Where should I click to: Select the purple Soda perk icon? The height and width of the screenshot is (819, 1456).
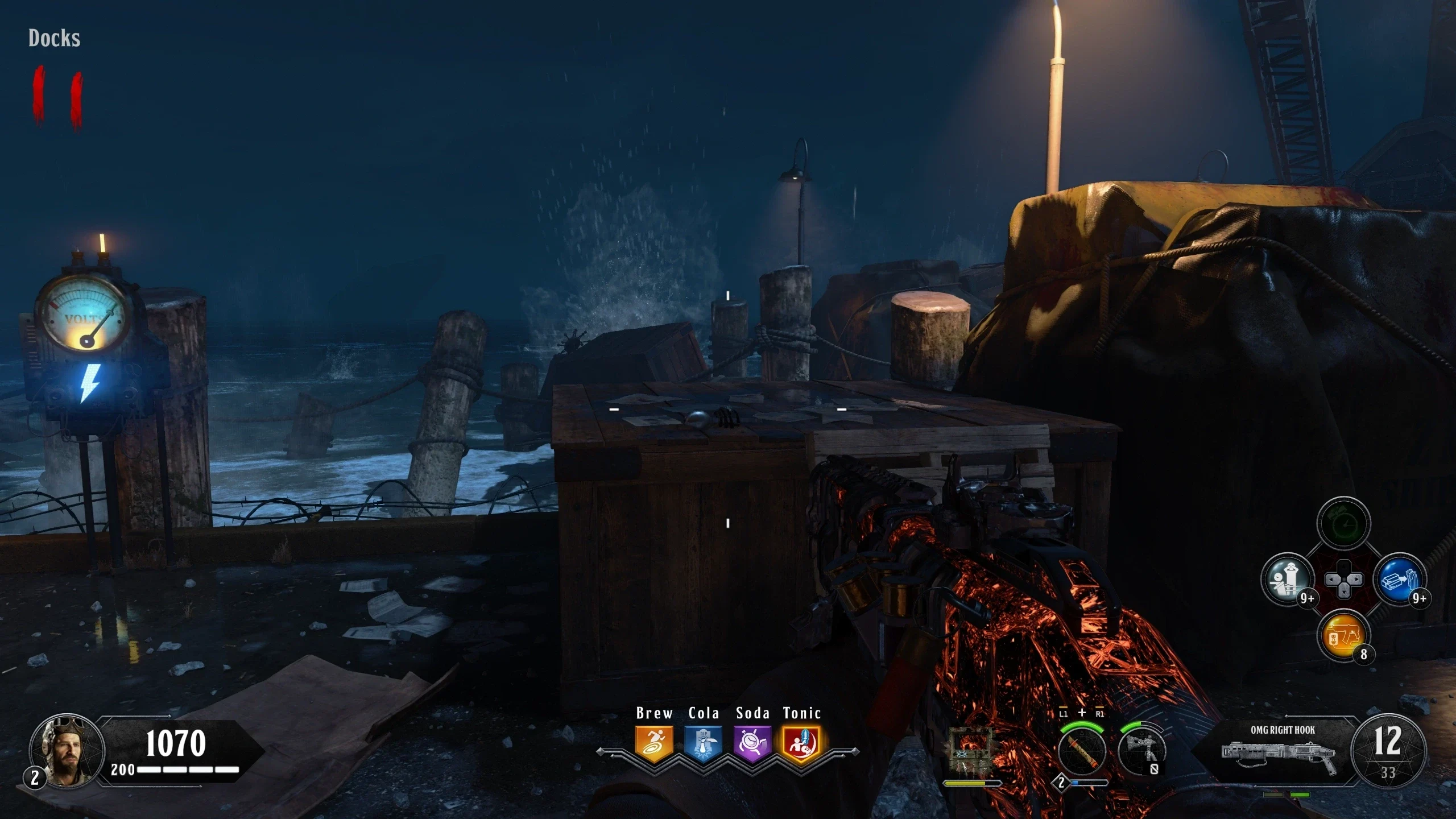(752, 743)
